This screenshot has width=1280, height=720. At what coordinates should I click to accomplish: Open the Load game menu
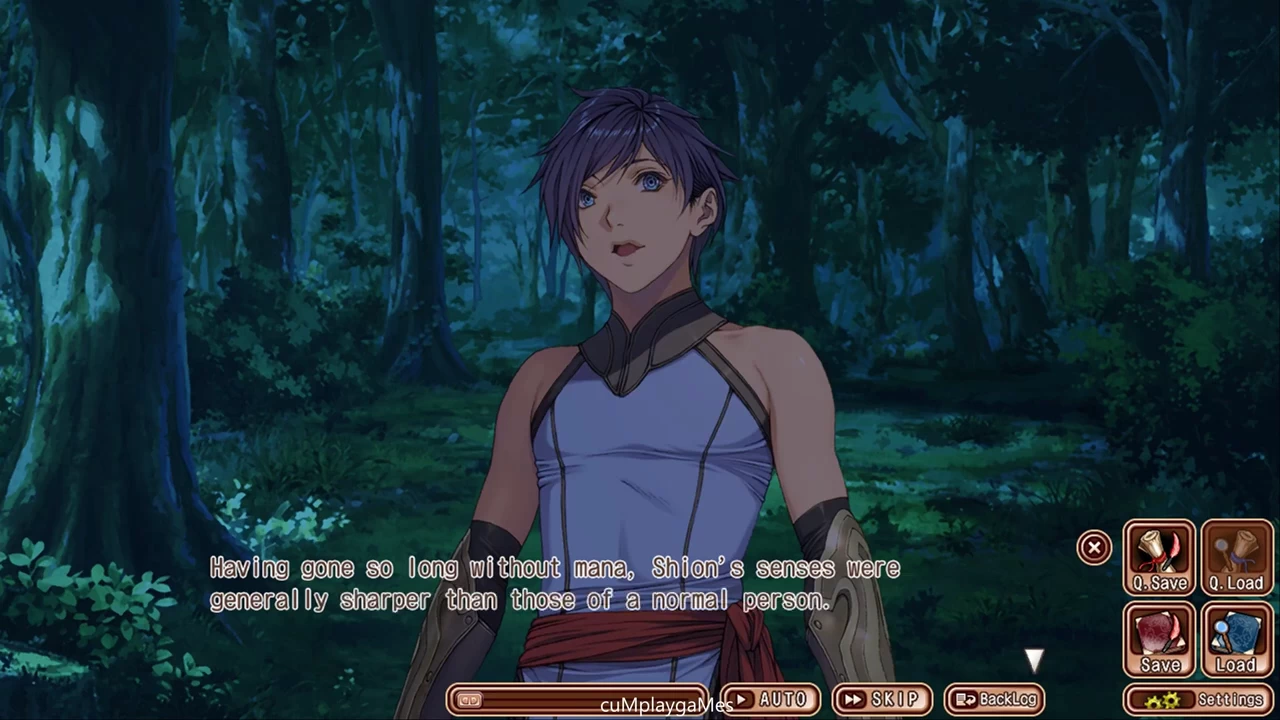tap(1236, 640)
